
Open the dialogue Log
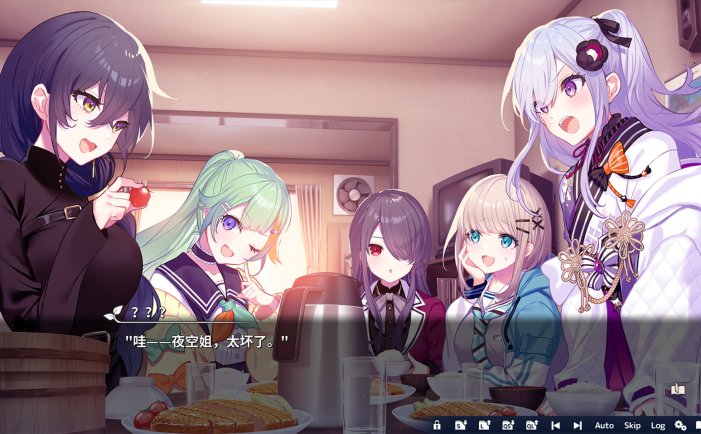658,426
